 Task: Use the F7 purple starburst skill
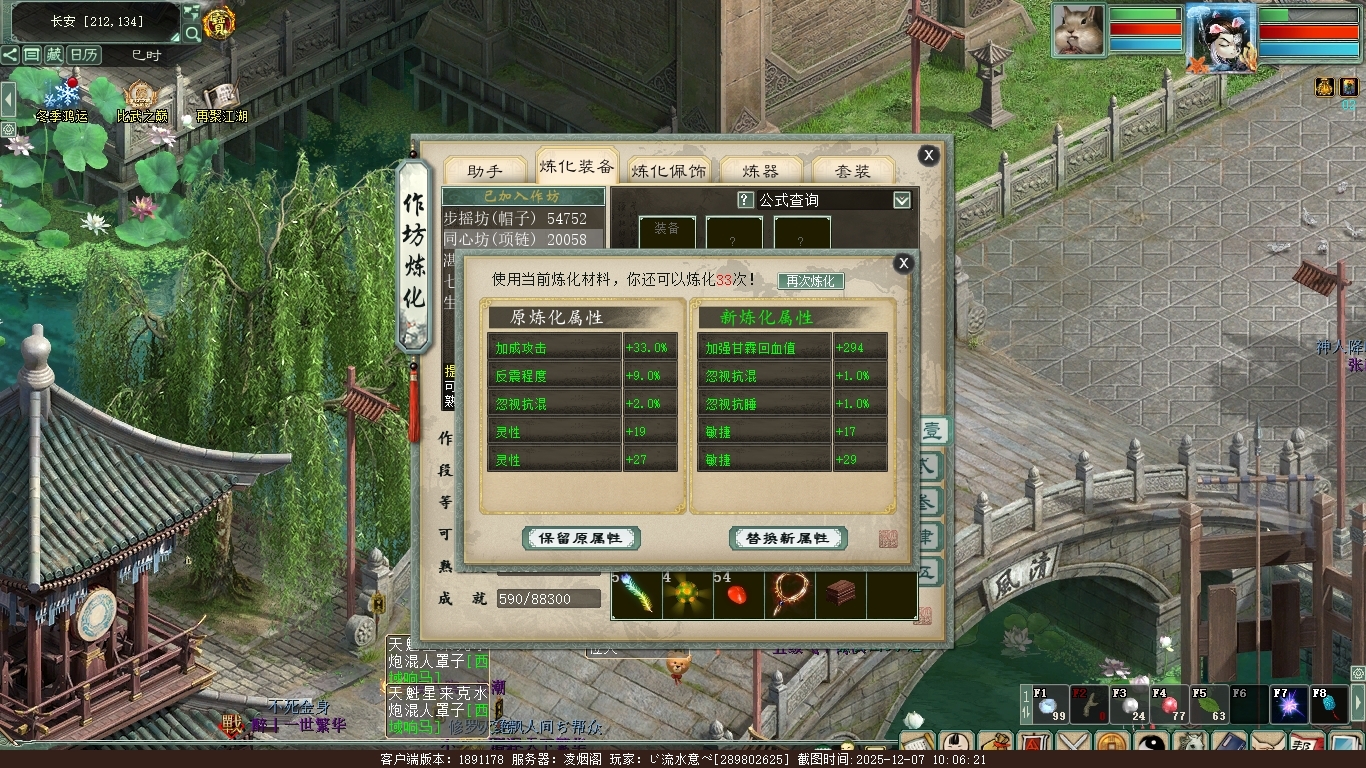pyautogui.click(x=1289, y=705)
